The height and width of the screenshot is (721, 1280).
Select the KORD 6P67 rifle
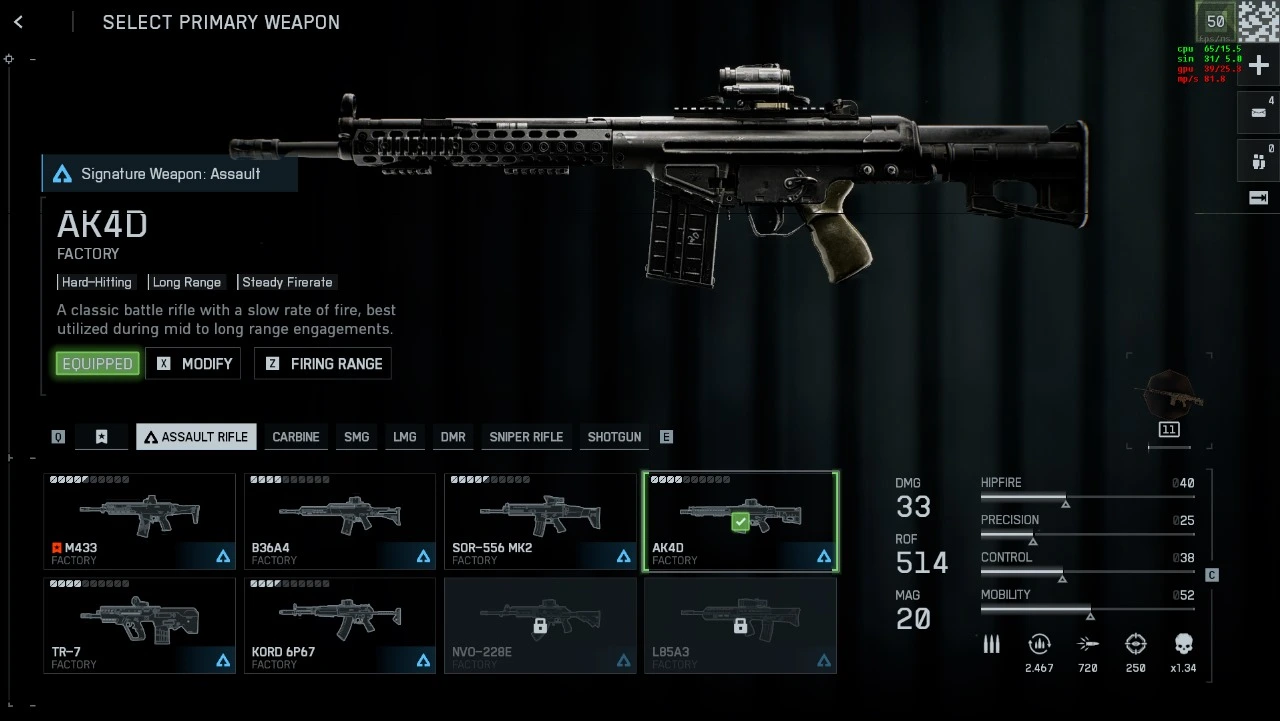(x=340, y=625)
